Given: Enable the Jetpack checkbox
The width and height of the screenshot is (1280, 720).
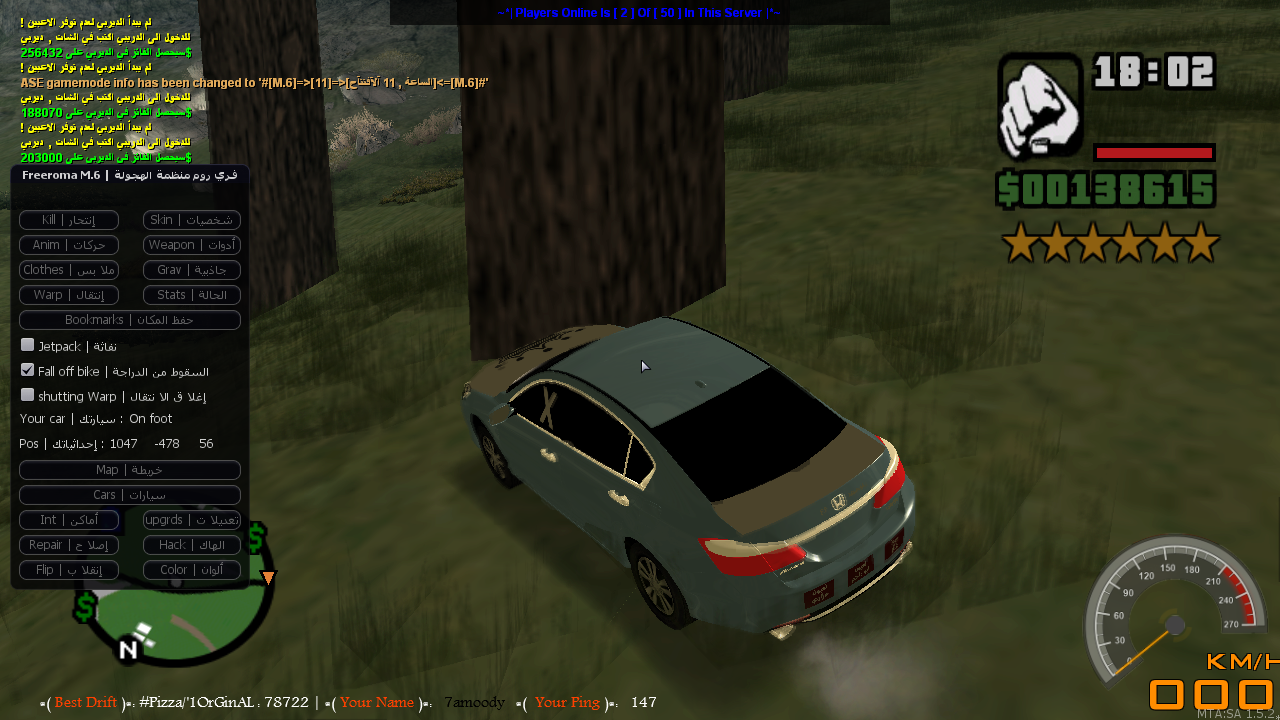Looking at the screenshot, I should click(x=28, y=345).
